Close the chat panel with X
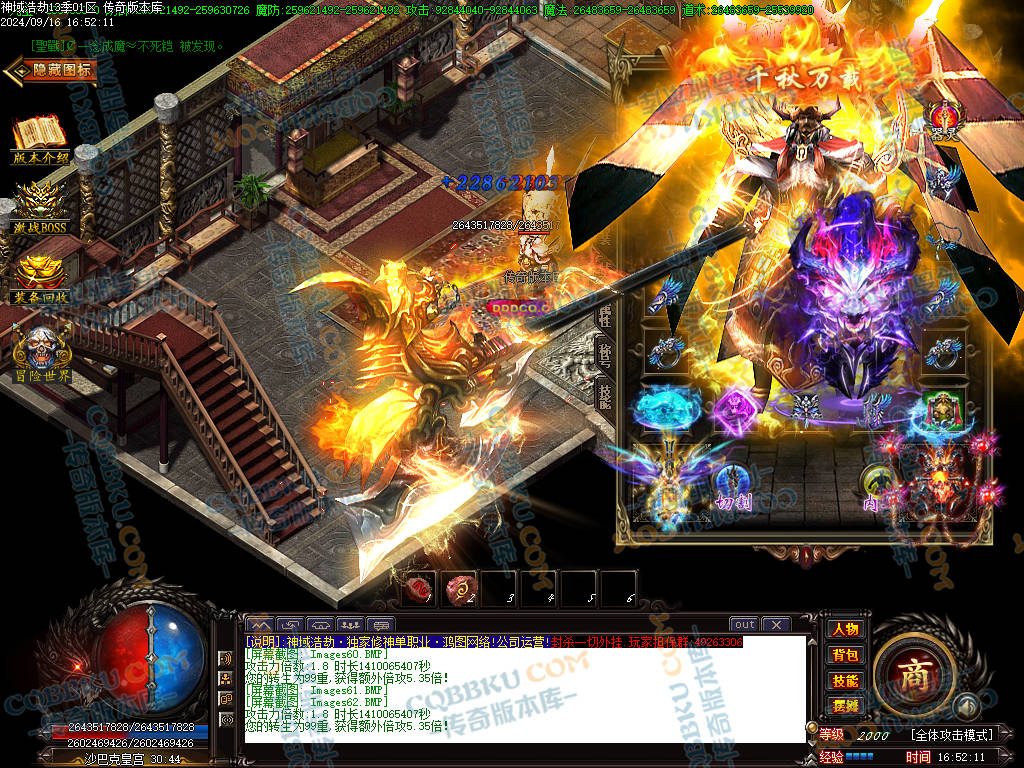 pos(776,624)
